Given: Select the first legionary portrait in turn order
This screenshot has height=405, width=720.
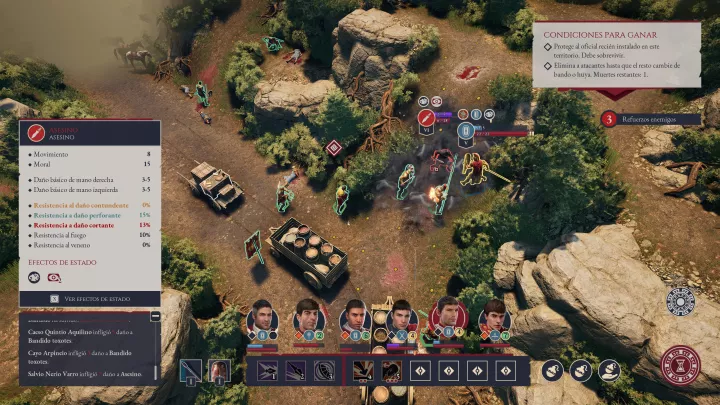Looking at the screenshot, I should tap(262, 318).
